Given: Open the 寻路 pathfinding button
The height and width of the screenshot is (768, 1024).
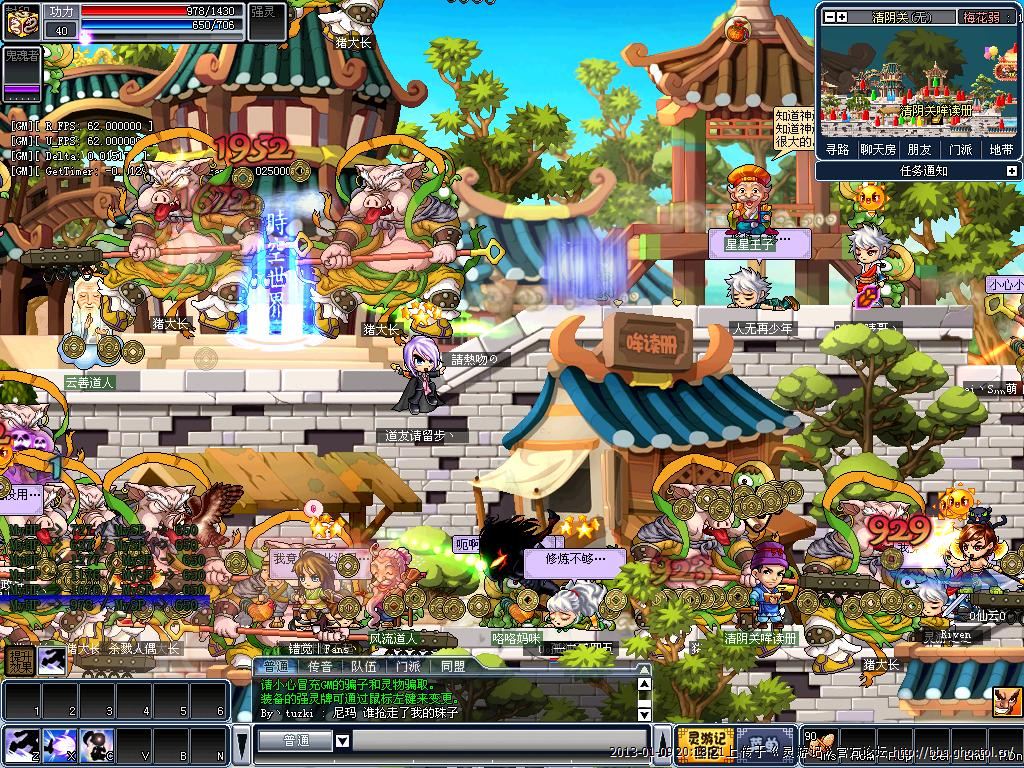Looking at the screenshot, I should point(837,150).
